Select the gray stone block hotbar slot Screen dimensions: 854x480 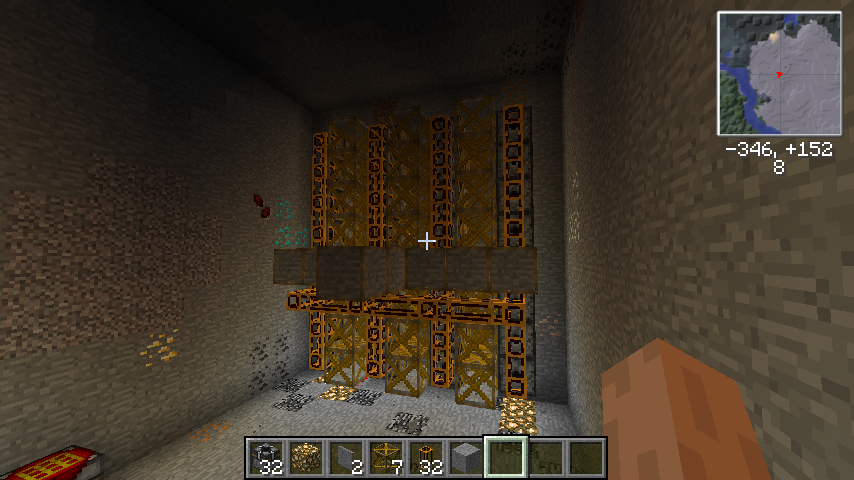(466, 457)
